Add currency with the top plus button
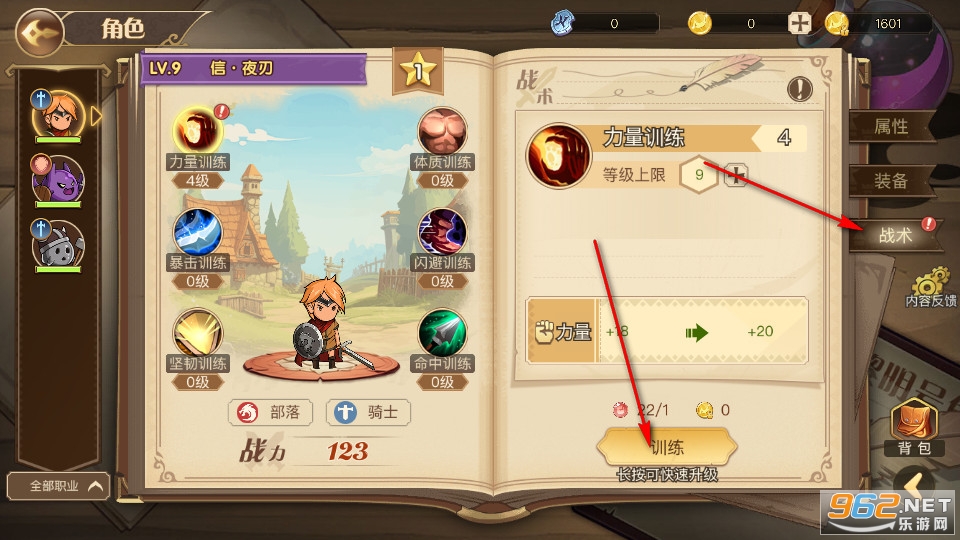The width and height of the screenshot is (960, 540). tap(799, 23)
